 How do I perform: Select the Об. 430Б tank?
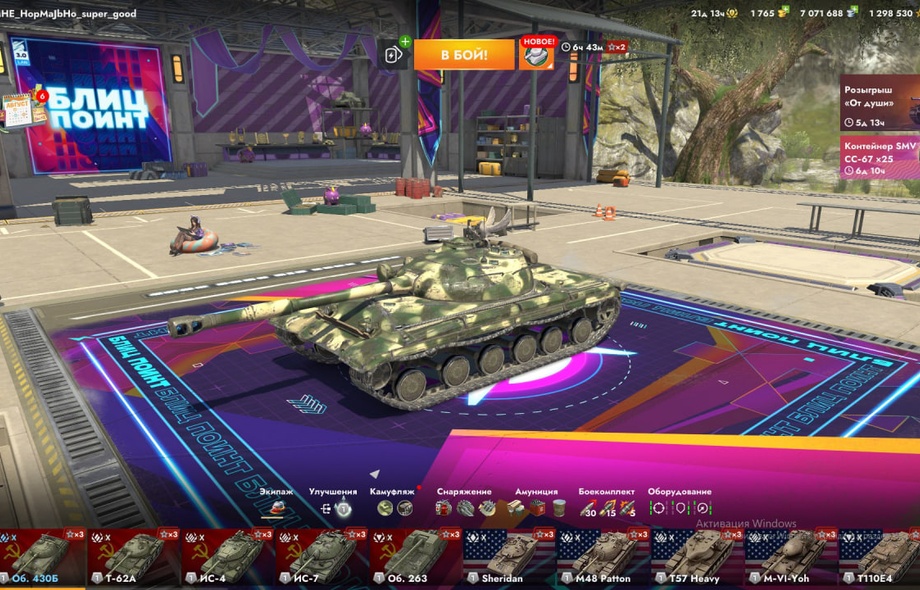click(x=40, y=558)
